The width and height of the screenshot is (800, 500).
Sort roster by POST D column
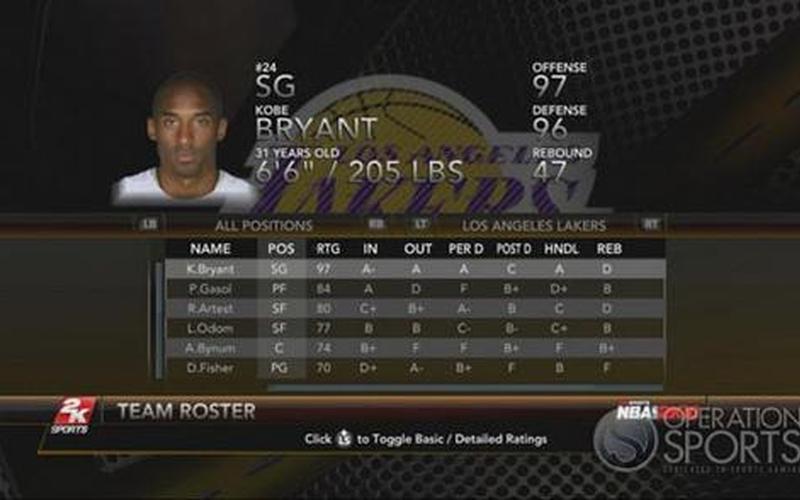click(x=513, y=248)
